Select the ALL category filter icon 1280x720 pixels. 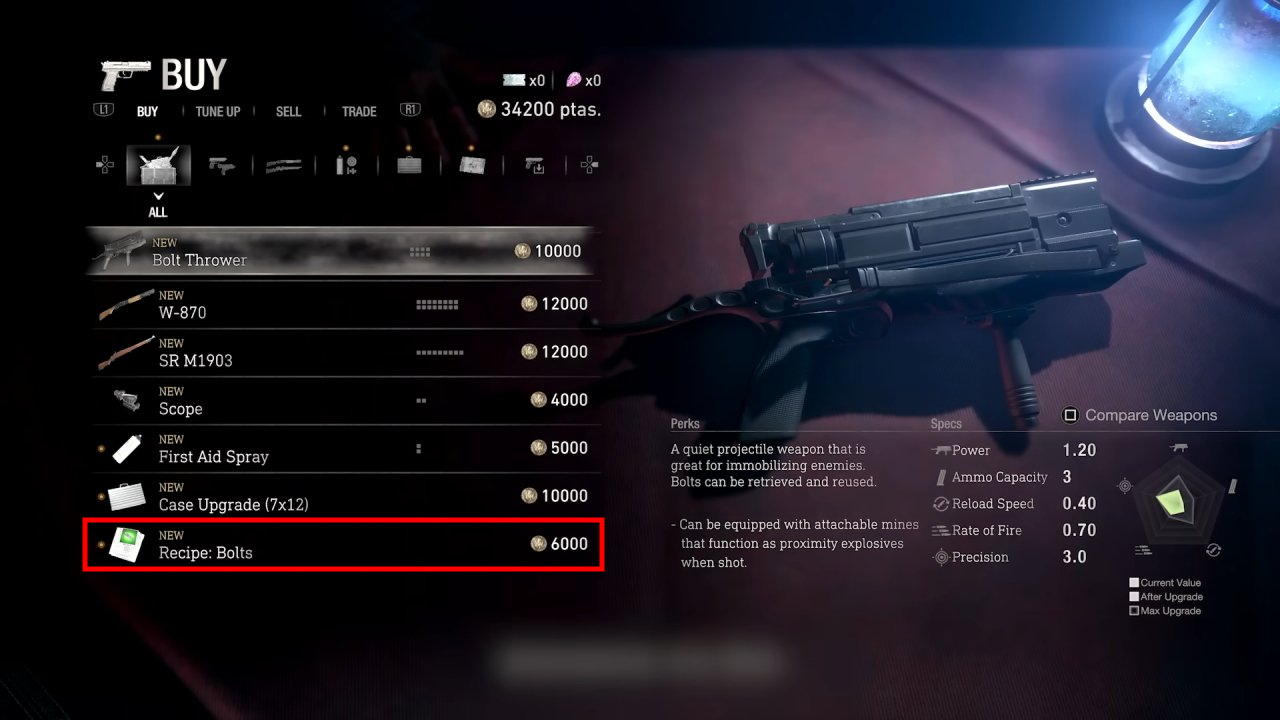157,165
